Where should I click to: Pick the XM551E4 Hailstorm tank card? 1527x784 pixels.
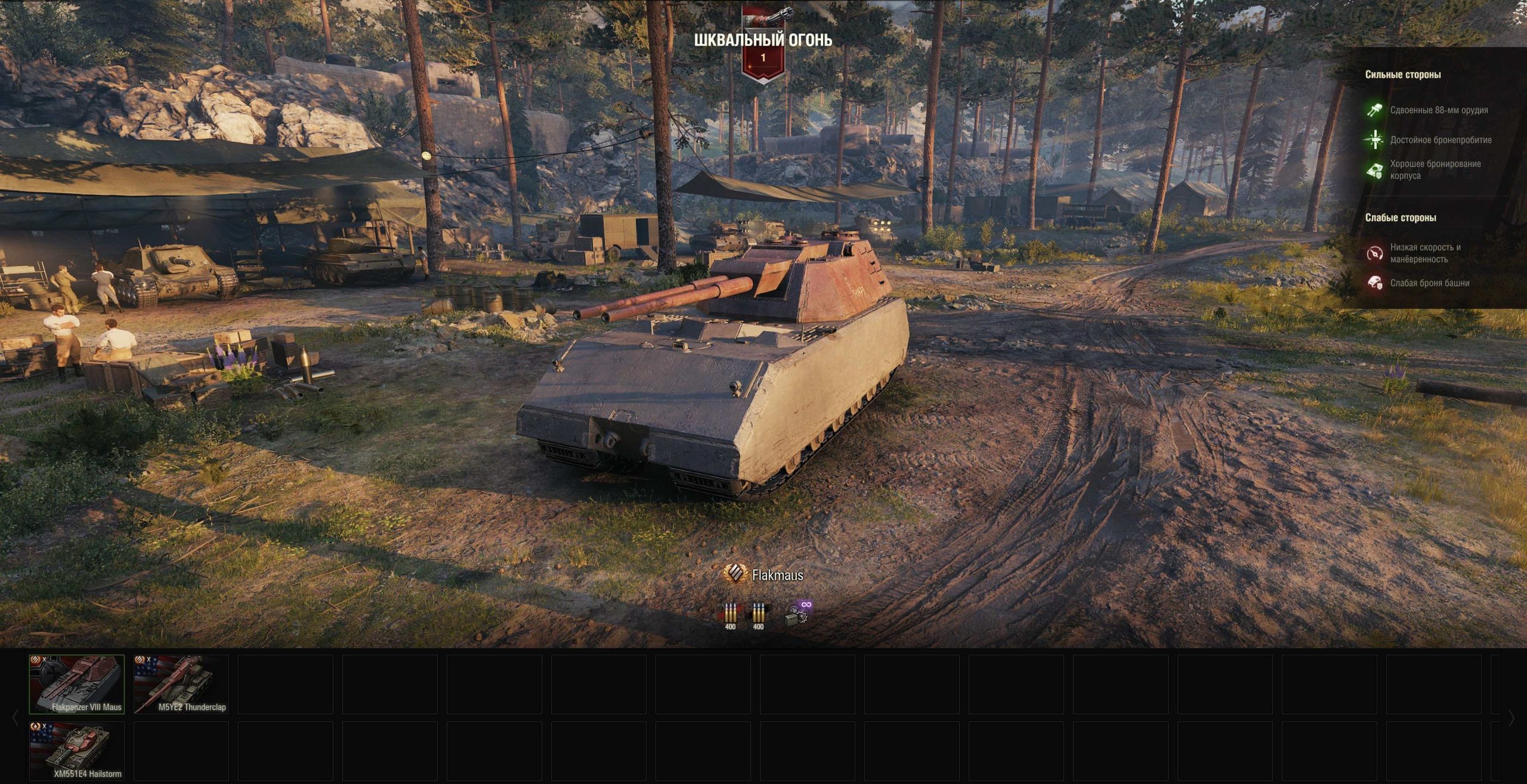point(77,751)
